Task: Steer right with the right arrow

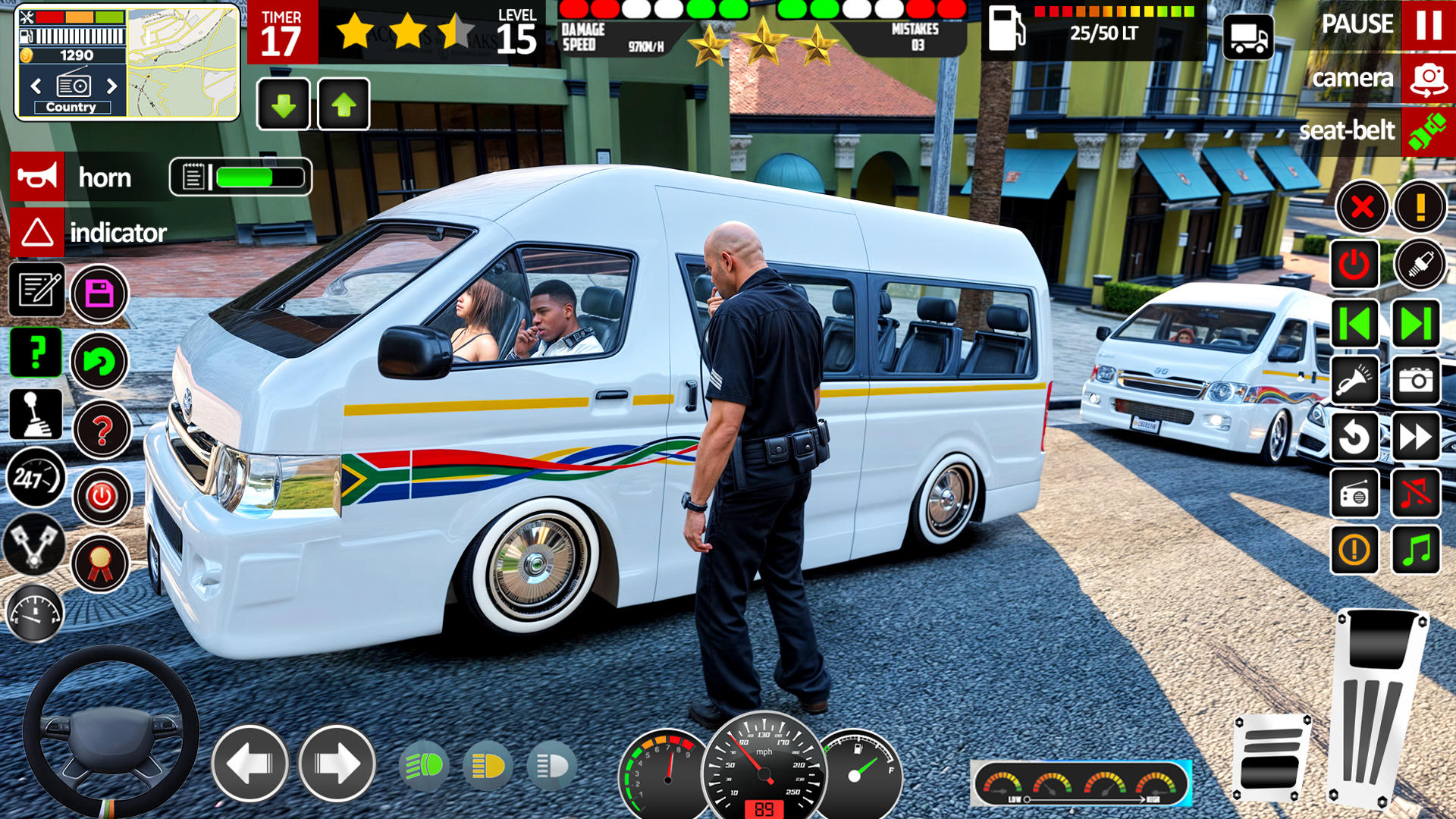Action: 337,764
